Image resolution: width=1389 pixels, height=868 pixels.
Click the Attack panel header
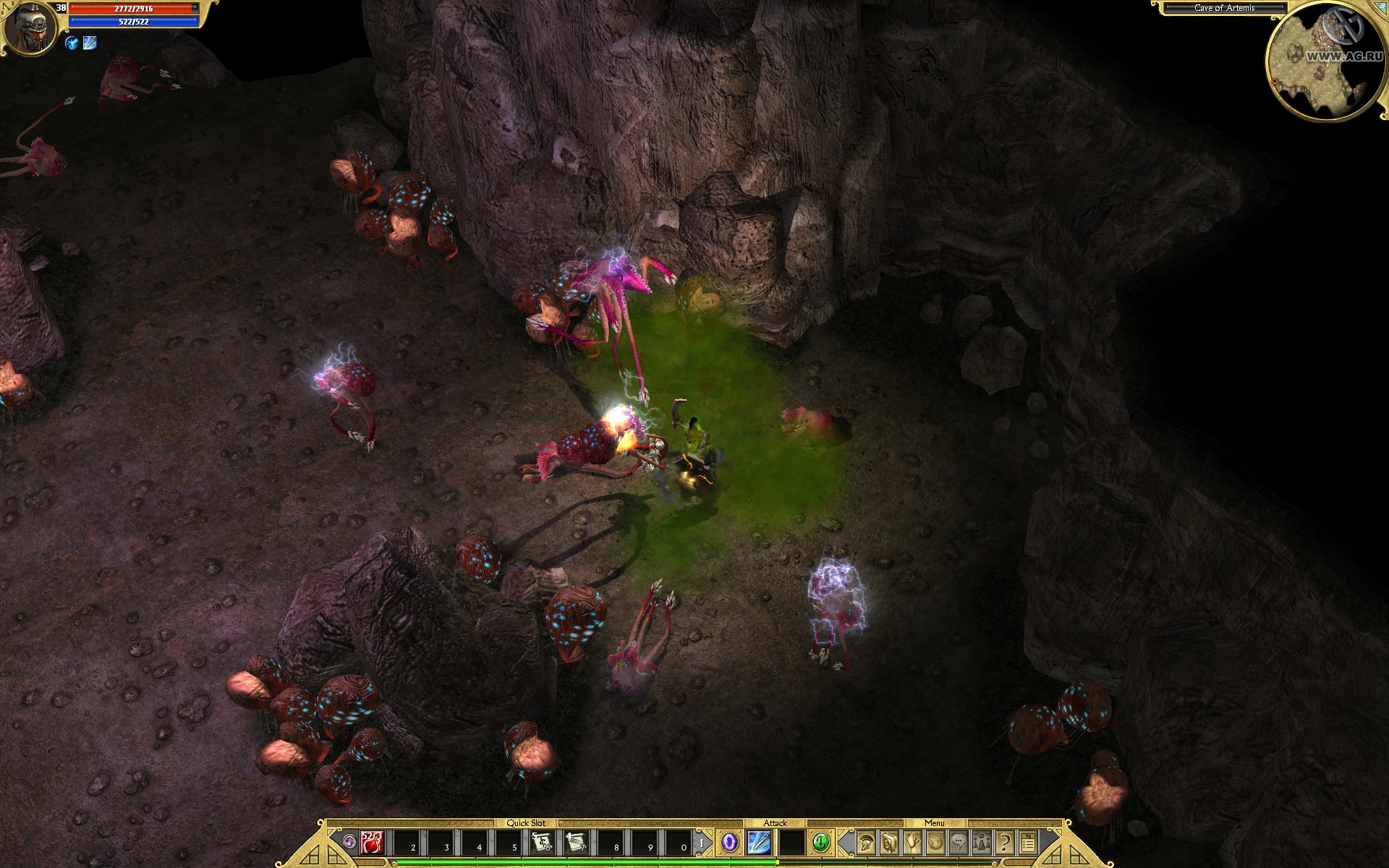[776, 822]
